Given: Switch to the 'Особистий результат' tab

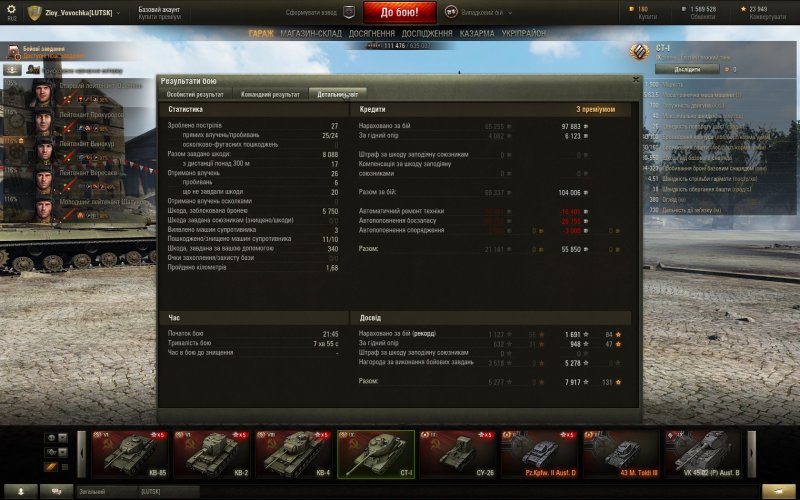Looking at the screenshot, I should [195, 94].
